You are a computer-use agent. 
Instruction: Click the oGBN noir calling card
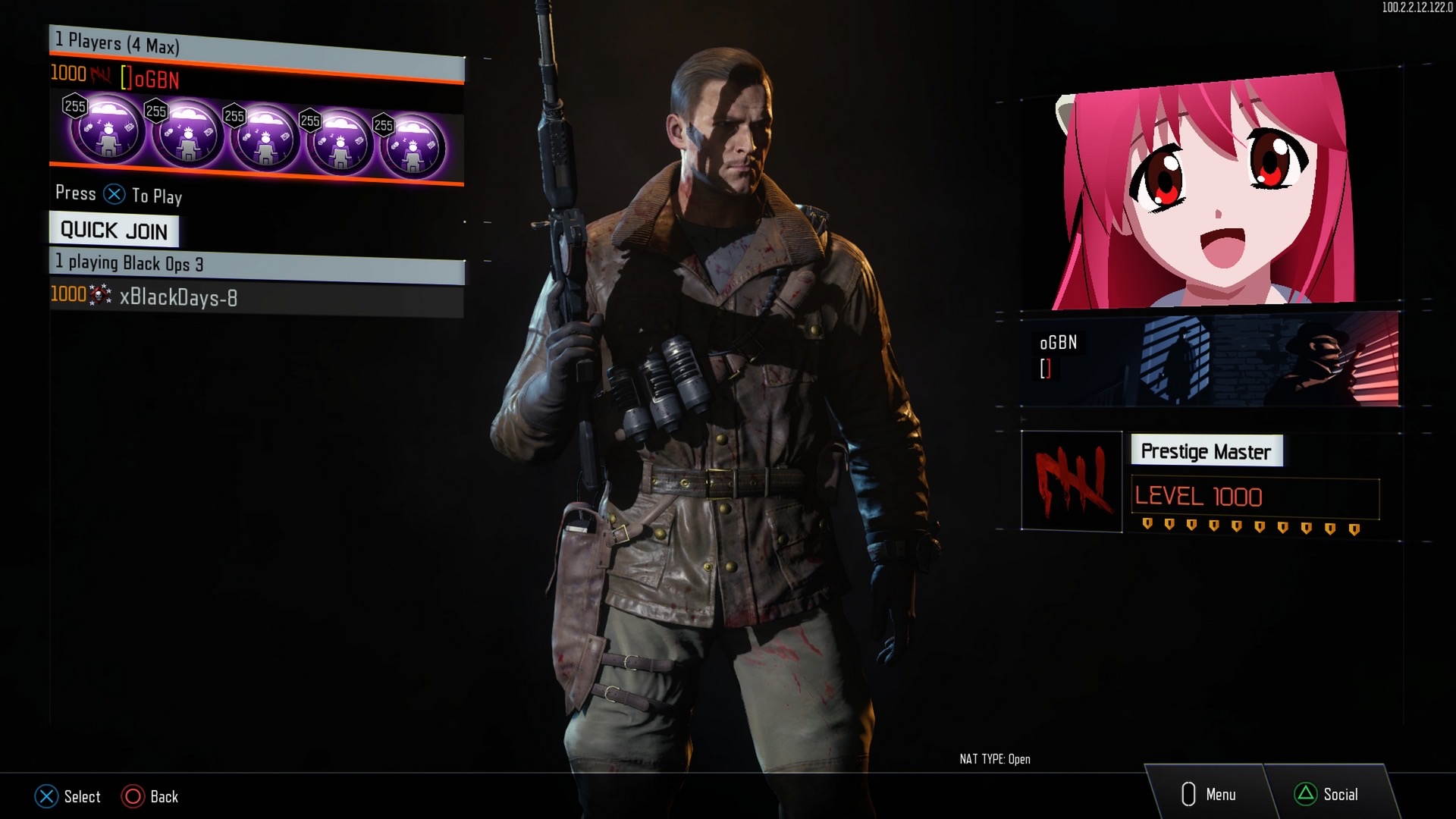(1210, 359)
